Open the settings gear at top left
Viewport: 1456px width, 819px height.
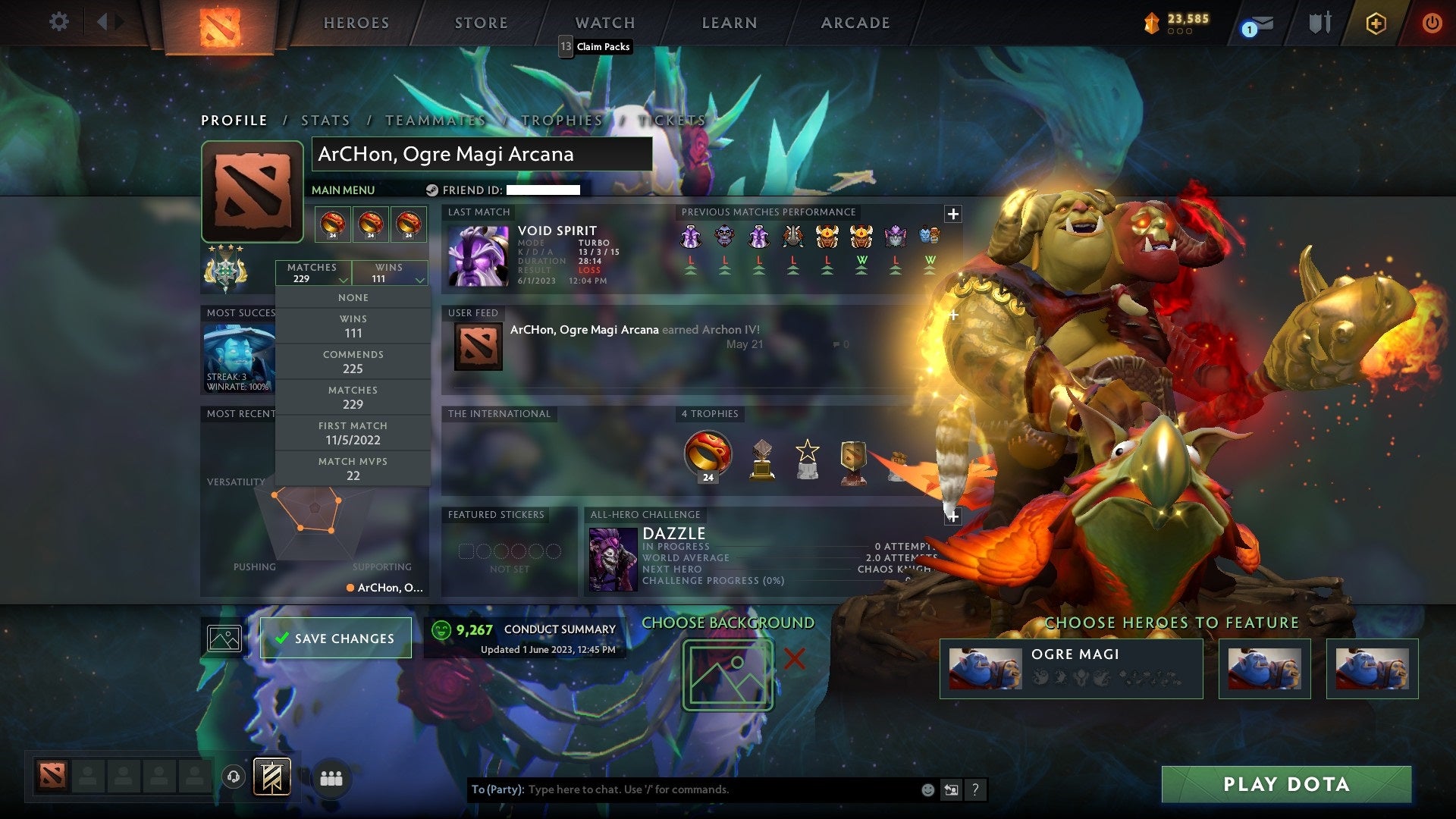tap(58, 21)
